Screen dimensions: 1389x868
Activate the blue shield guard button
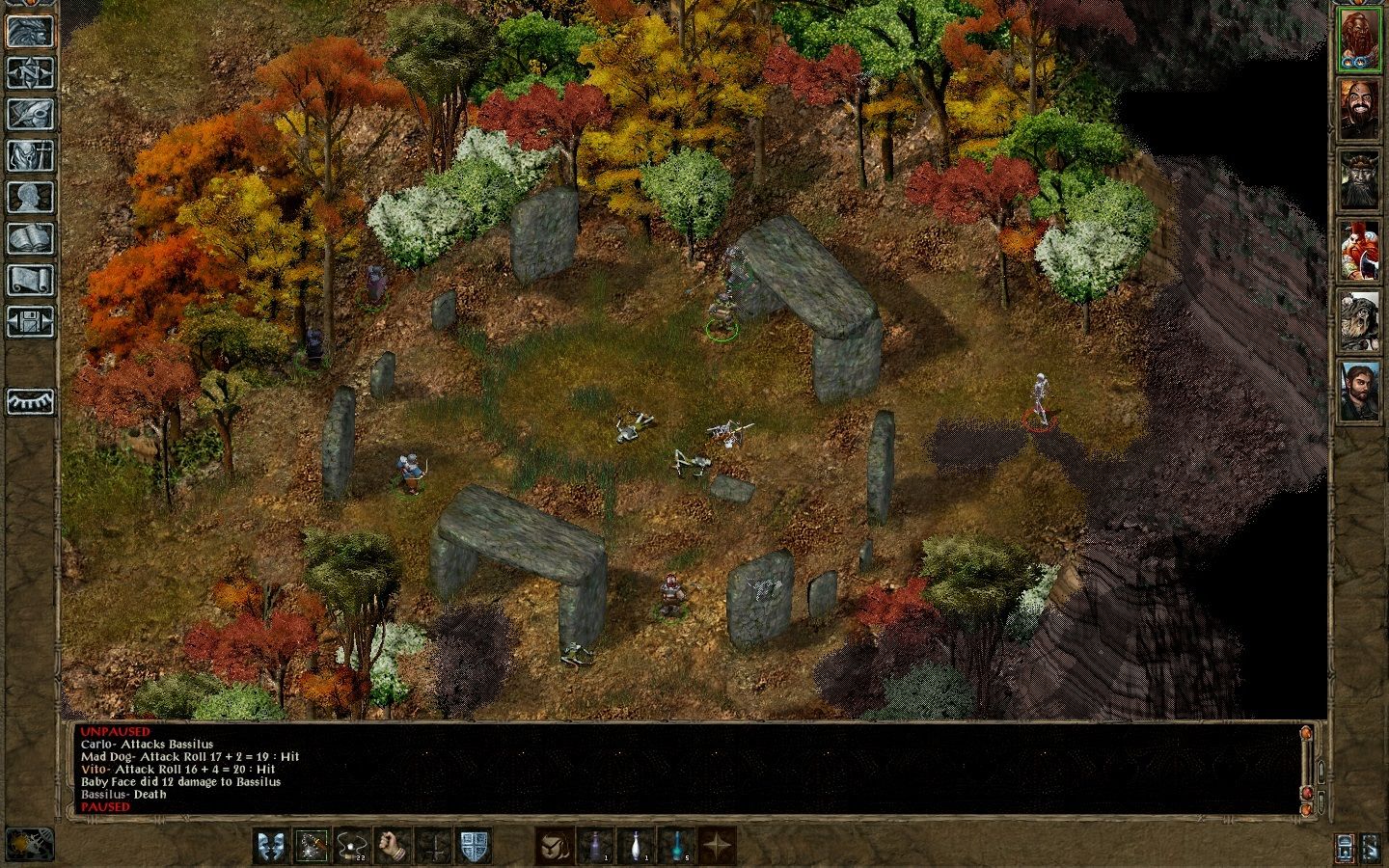tap(474, 845)
